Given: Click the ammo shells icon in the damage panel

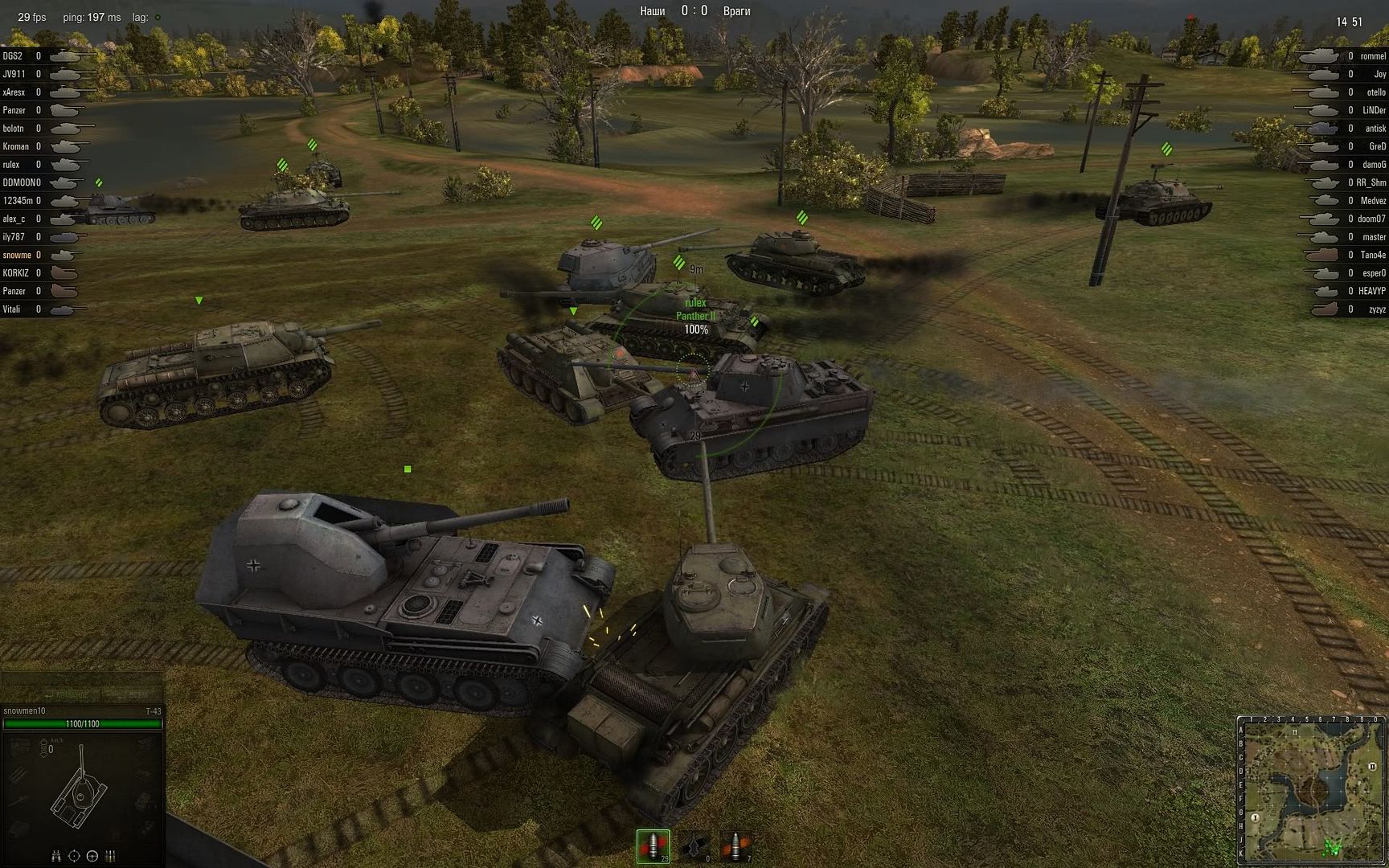Looking at the screenshot, I should pyautogui.click(x=111, y=856).
